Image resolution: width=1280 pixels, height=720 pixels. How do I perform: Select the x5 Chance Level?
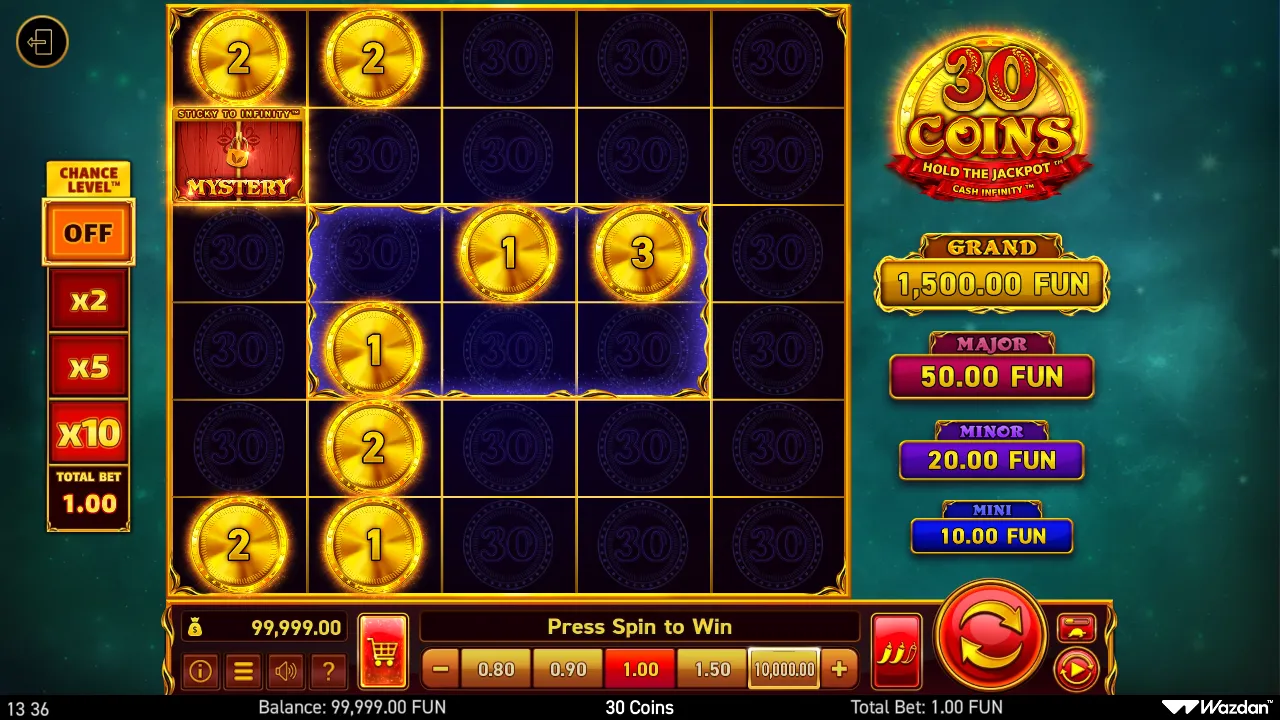88,365
